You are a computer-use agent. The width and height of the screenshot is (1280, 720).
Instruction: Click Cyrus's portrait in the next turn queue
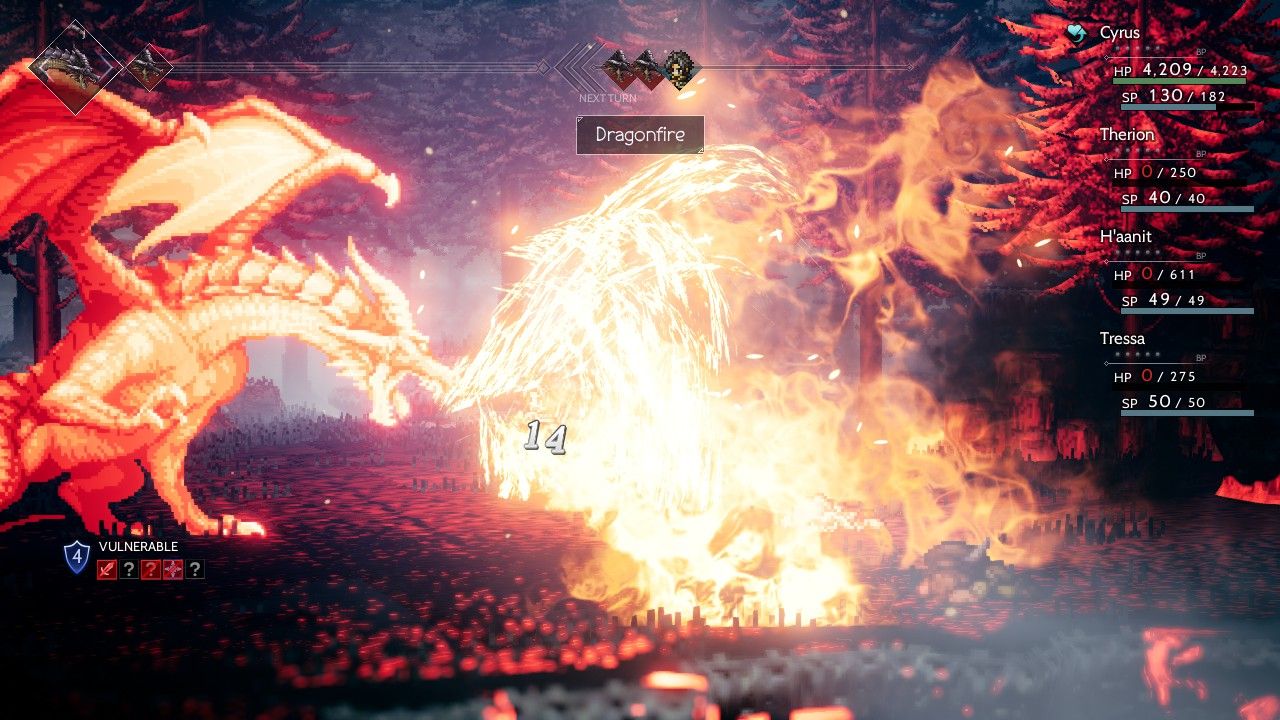681,69
